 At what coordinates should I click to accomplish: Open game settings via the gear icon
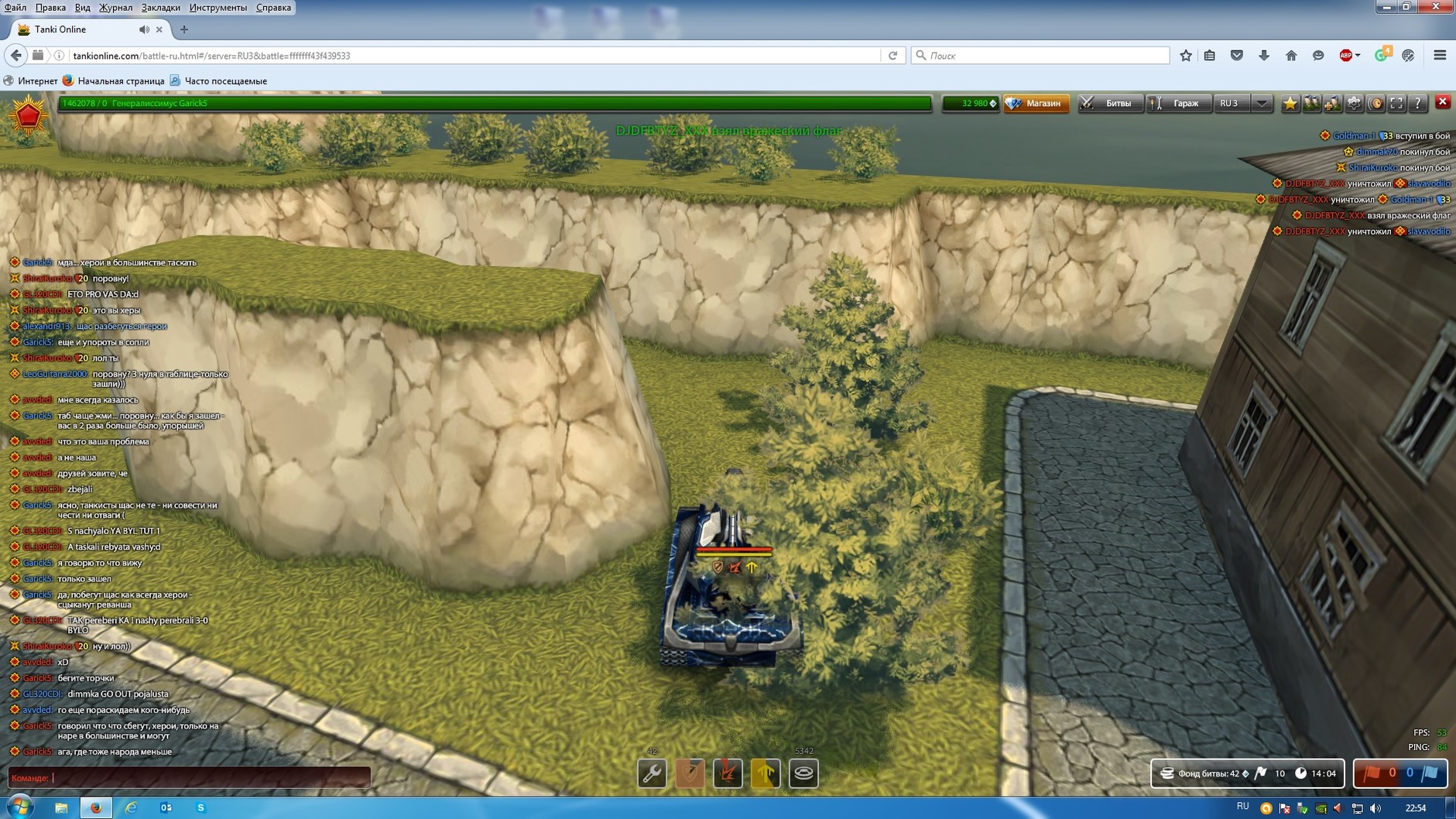point(1354,103)
